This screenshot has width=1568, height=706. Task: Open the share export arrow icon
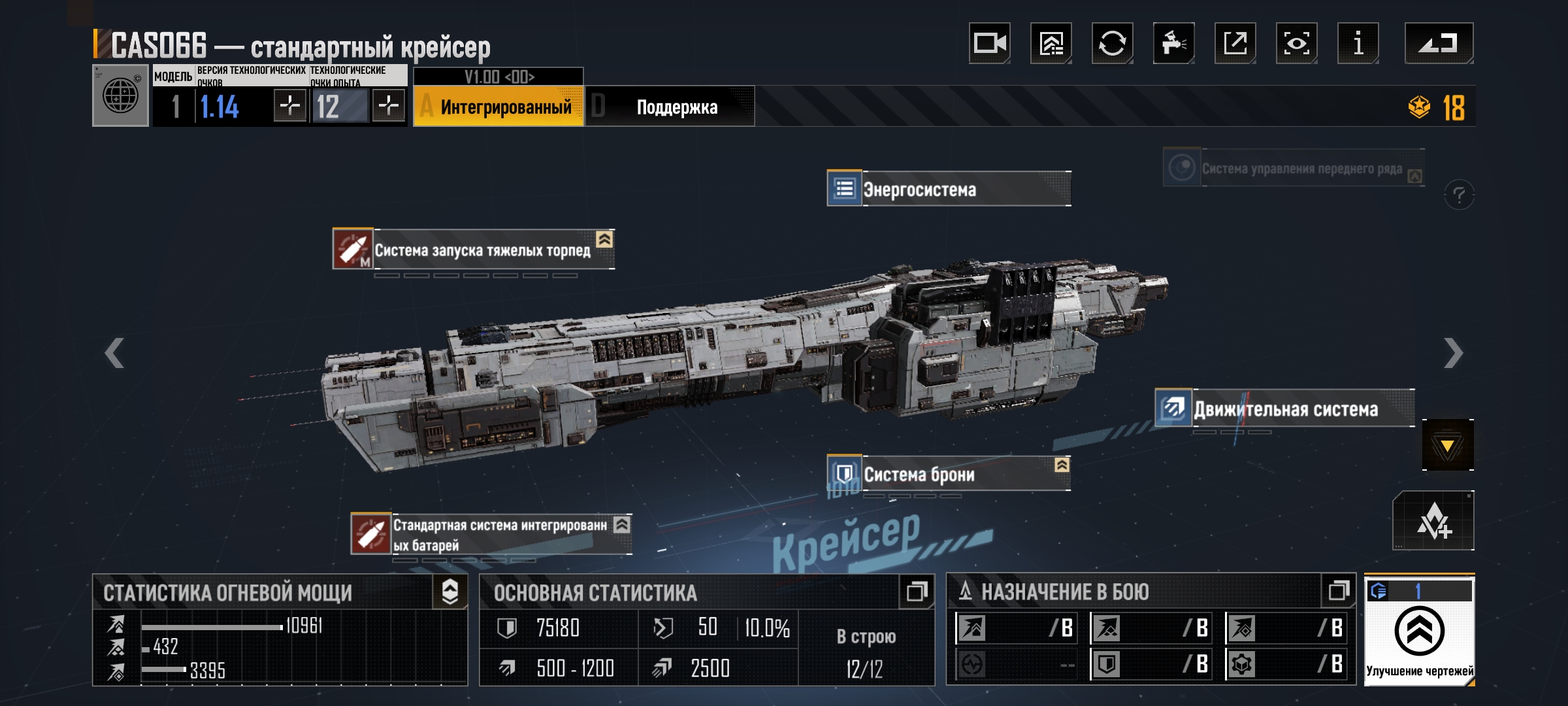[x=1235, y=44]
